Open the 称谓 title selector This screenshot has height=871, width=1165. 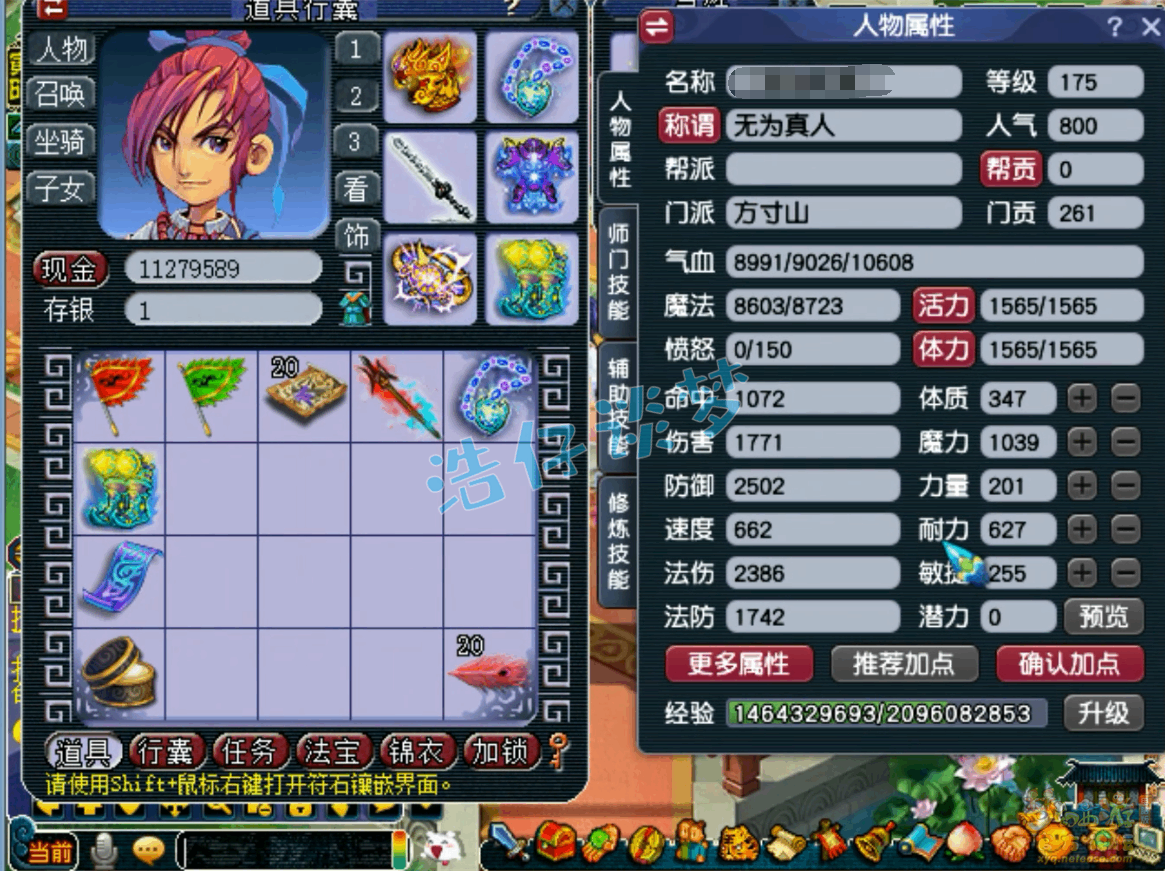(690, 125)
